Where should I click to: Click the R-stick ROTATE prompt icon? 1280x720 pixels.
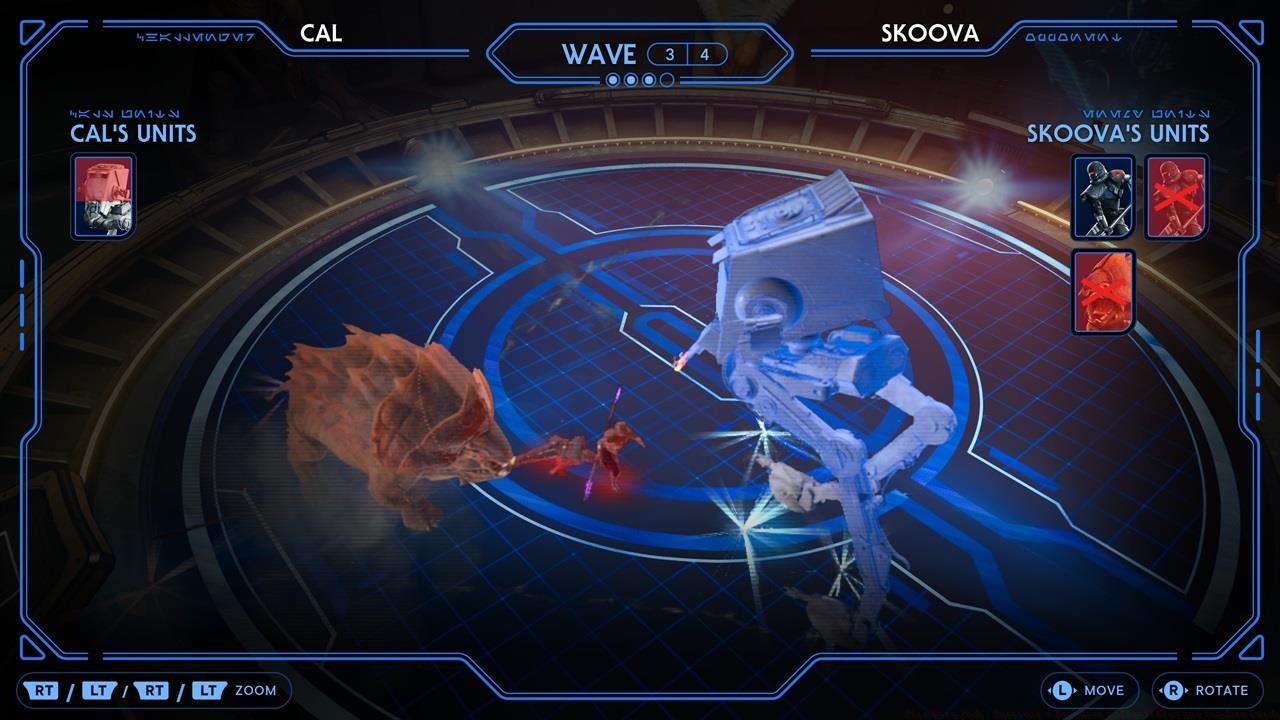(x=1176, y=690)
